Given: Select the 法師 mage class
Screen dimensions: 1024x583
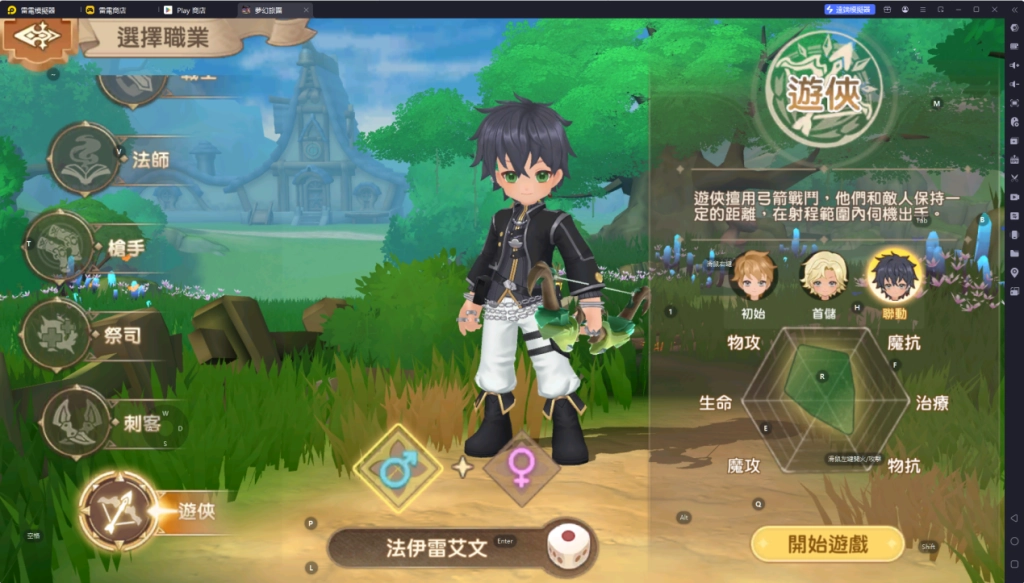Looking at the screenshot, I should coord(85,160).
